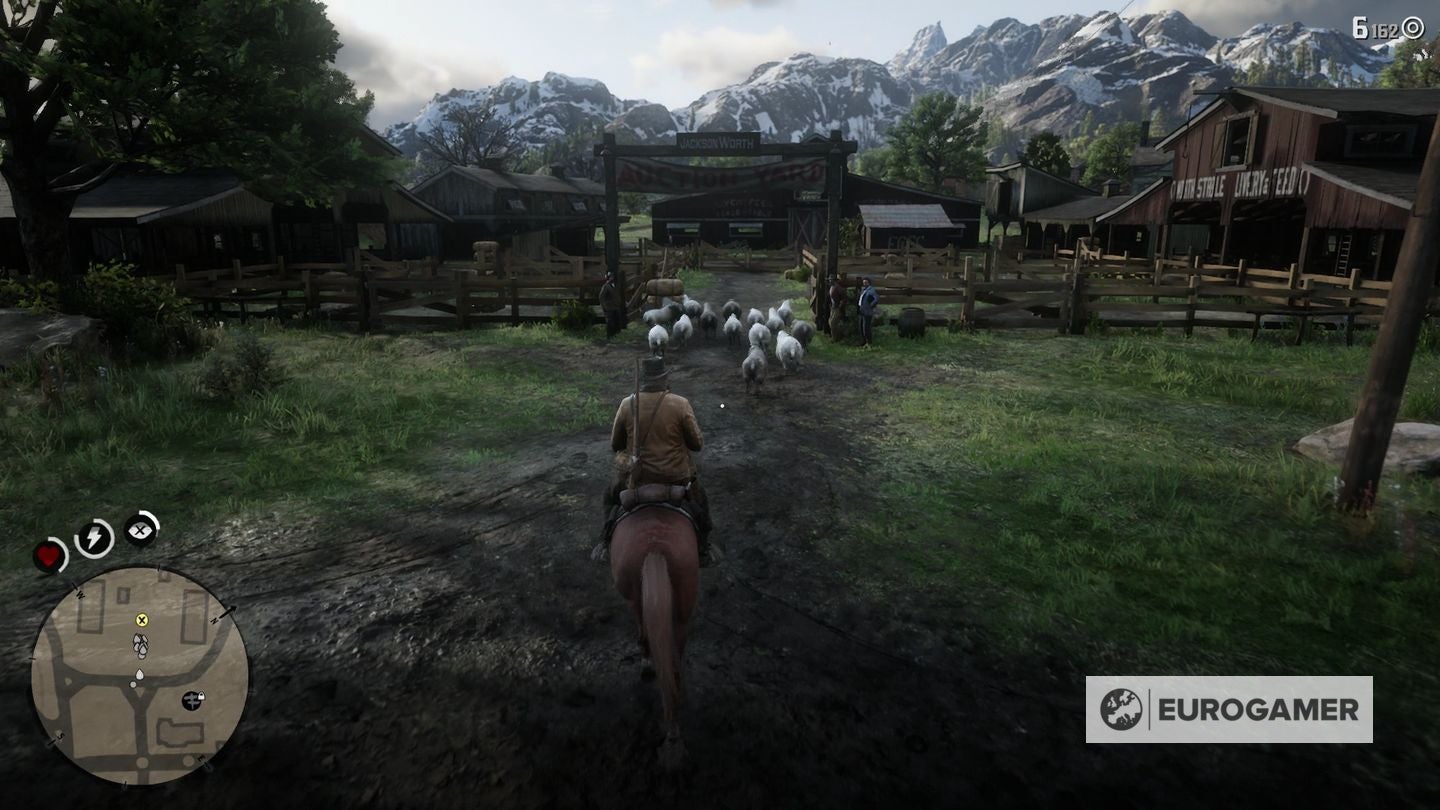The width and height of the screenshot is (1440, 810).
Task: Click the compass North arrow on minimap
Action: [230, 611]
